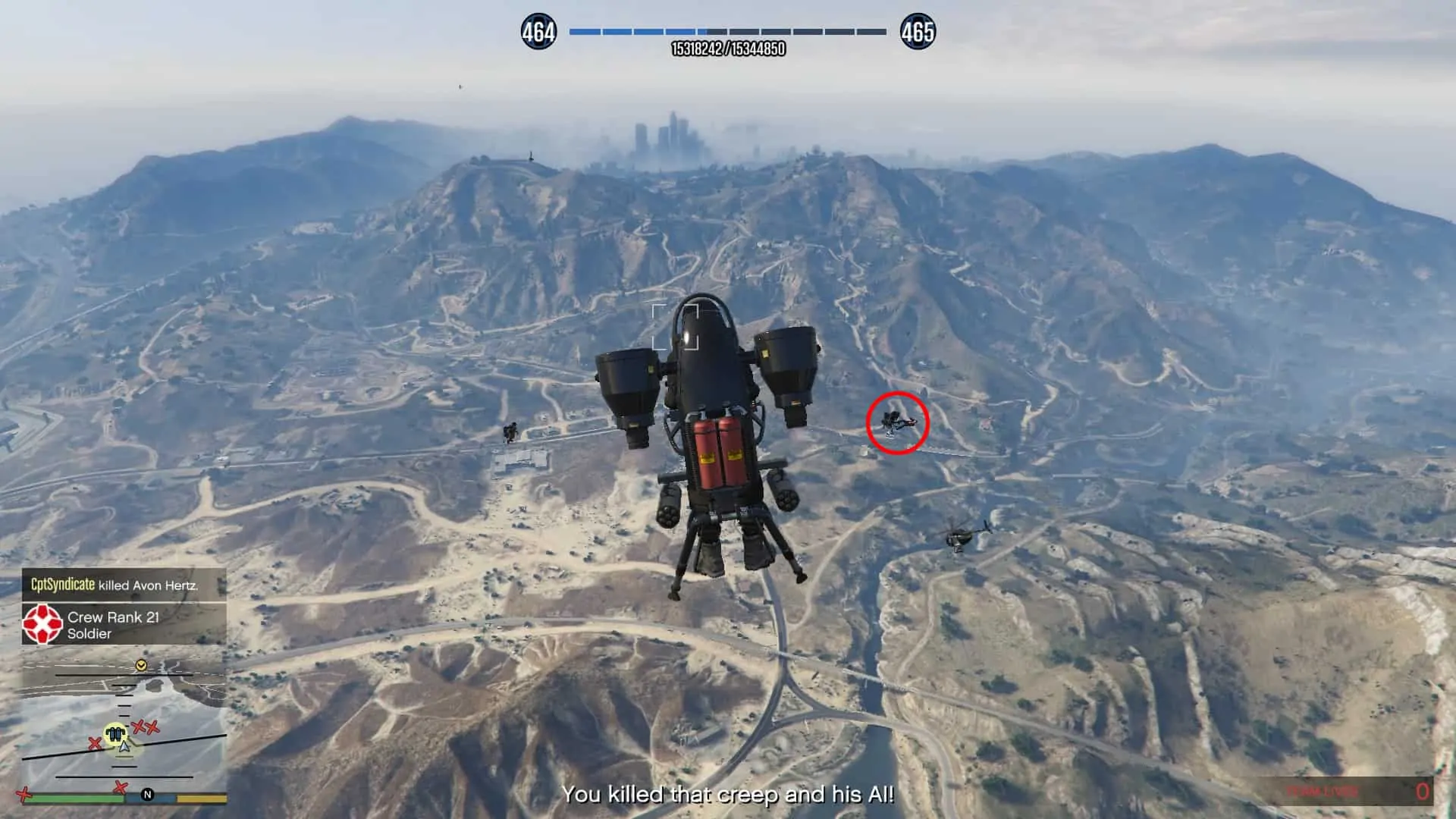The width and height of the screenshot is (1456, 819).
Task: Click the rank badge showing 464
Action: point(538,31)
